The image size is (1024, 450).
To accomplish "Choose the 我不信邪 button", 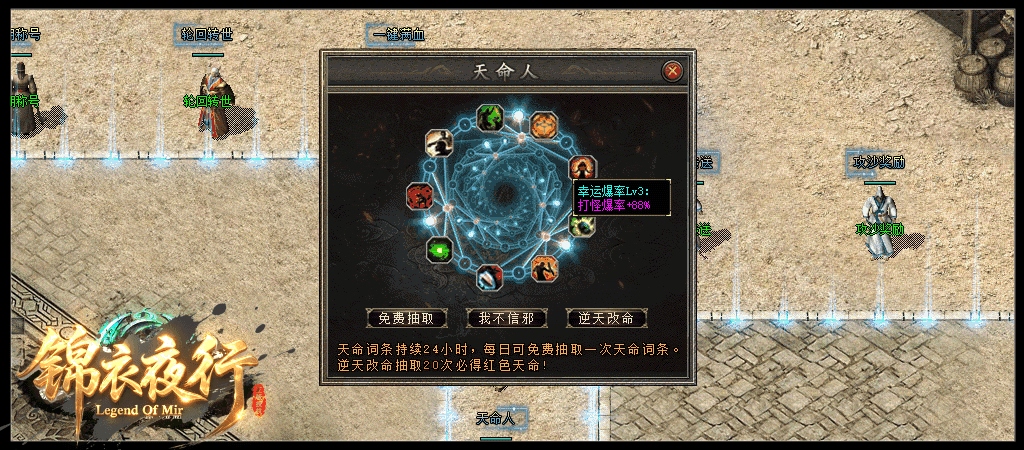I will [507, 318].
